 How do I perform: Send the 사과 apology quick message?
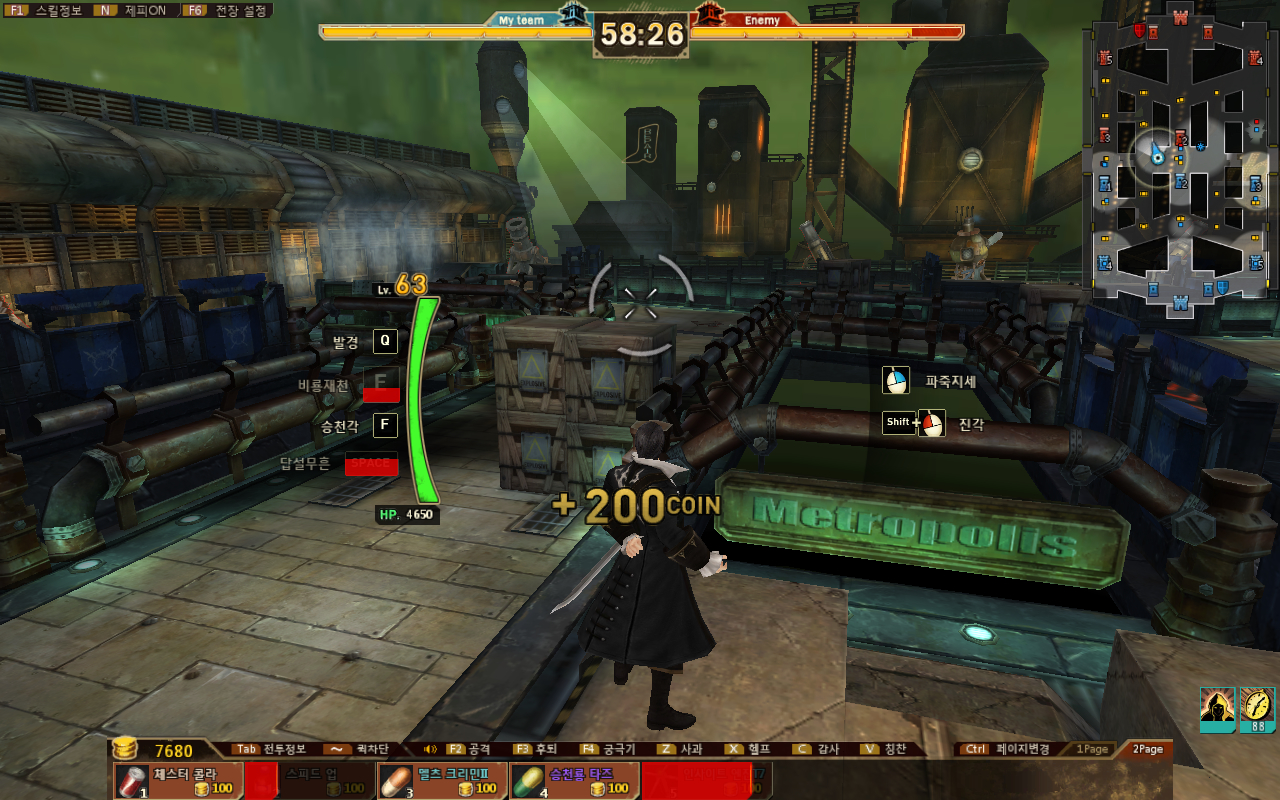pyautogui.click(x=680, y=749)
